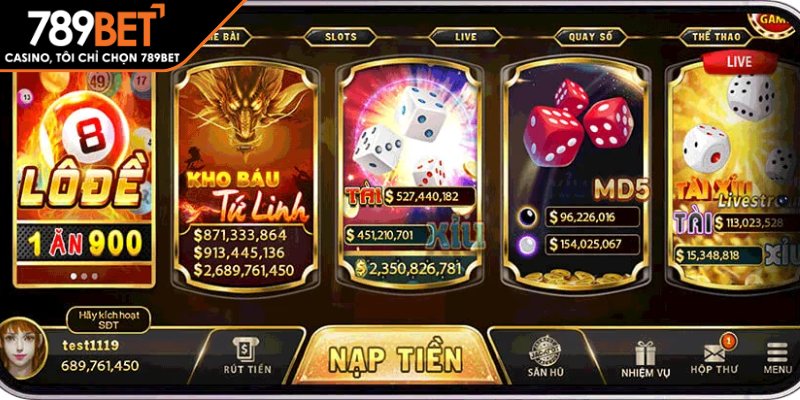Choose the Lô Đề game card
This screenshot has height=400, width=800.
point(85,170)
